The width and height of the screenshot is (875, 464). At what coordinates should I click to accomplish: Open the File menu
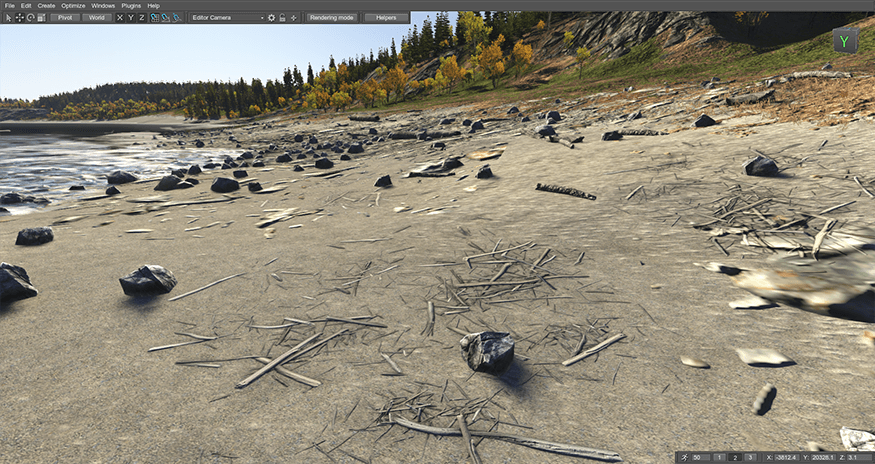point(9,6)
